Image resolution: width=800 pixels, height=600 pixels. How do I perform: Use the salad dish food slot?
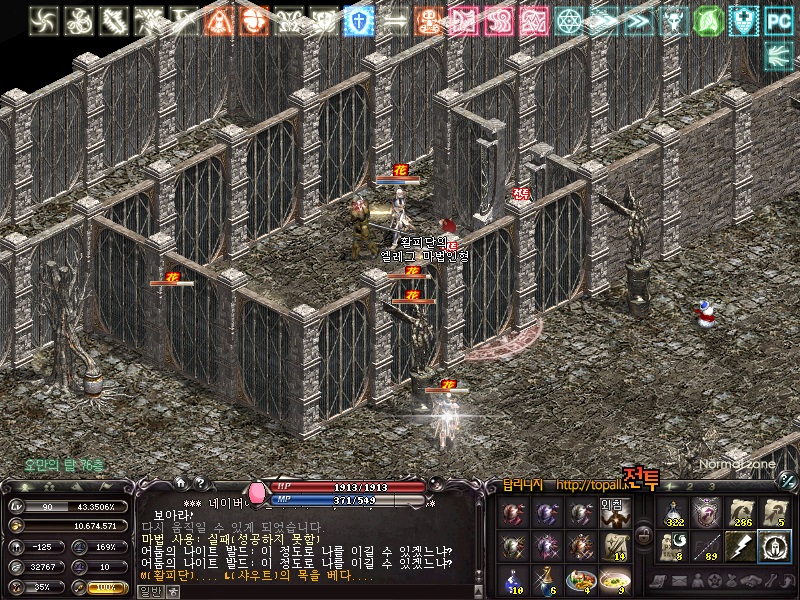pyautogui.click(x=581, y=578)
